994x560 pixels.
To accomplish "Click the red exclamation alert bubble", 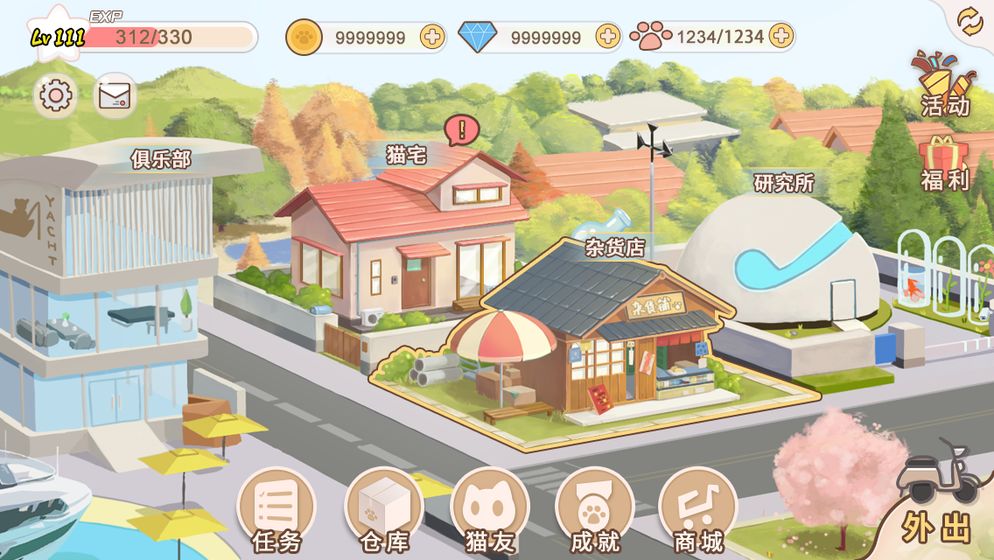I will (461, 128).
